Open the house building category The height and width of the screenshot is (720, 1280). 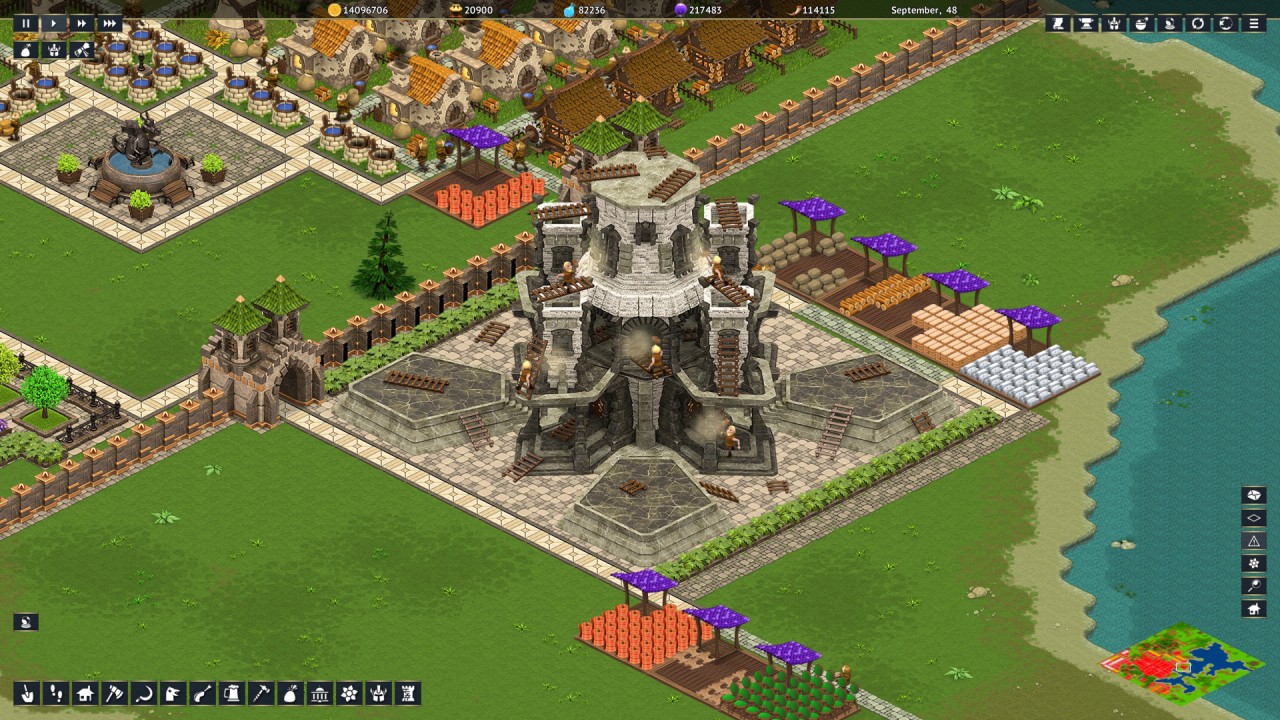point(86,693)
